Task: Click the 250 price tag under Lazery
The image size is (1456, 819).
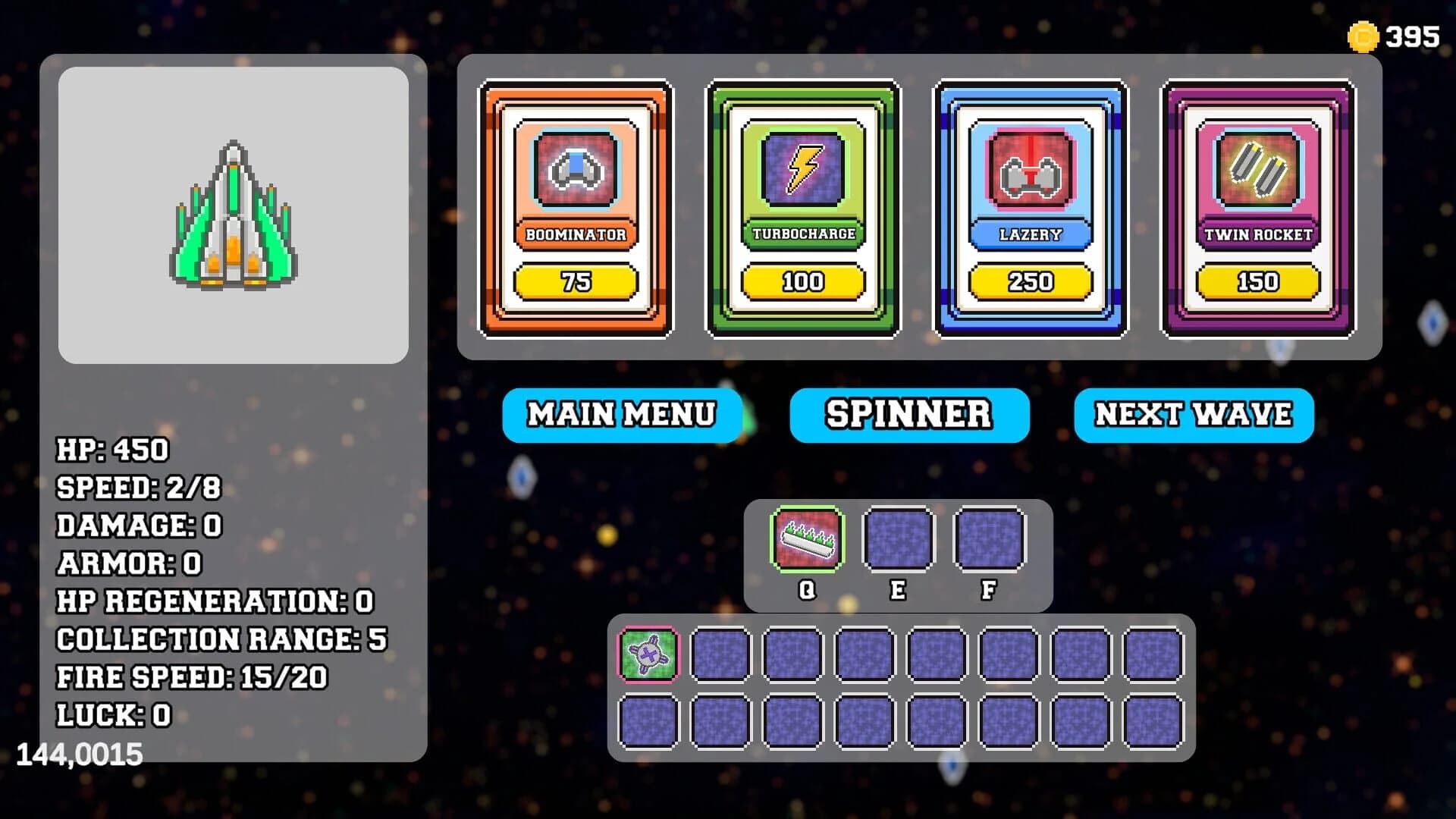Action: pos(1031,281)
